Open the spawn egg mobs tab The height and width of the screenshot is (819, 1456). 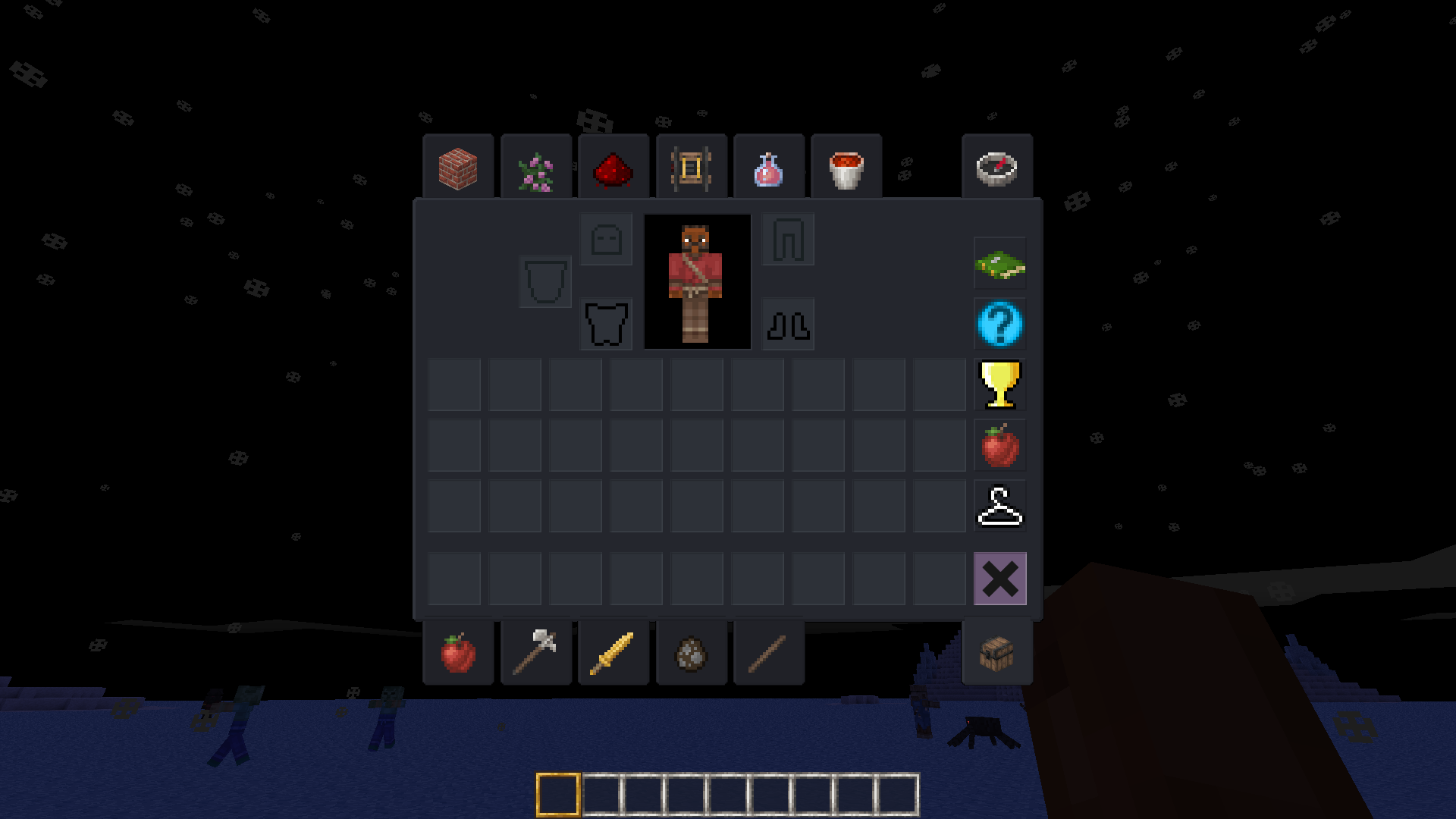[691, 653]
